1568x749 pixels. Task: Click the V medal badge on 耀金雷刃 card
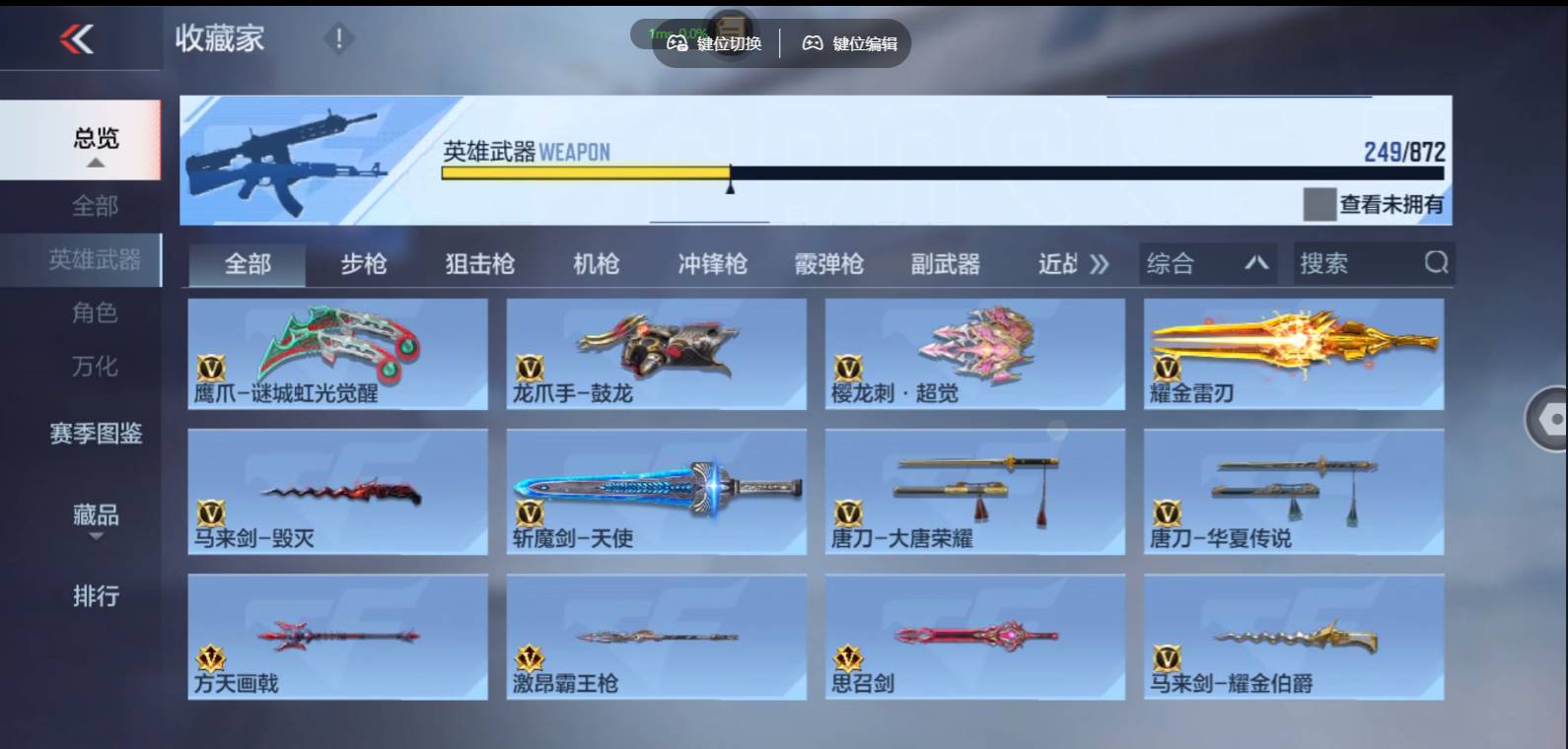pos(1167,370)
